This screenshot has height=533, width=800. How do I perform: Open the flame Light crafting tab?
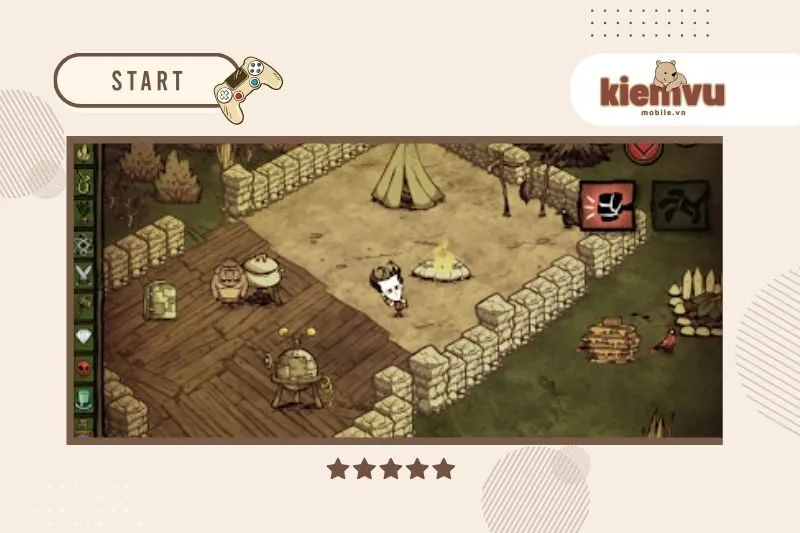85,153
